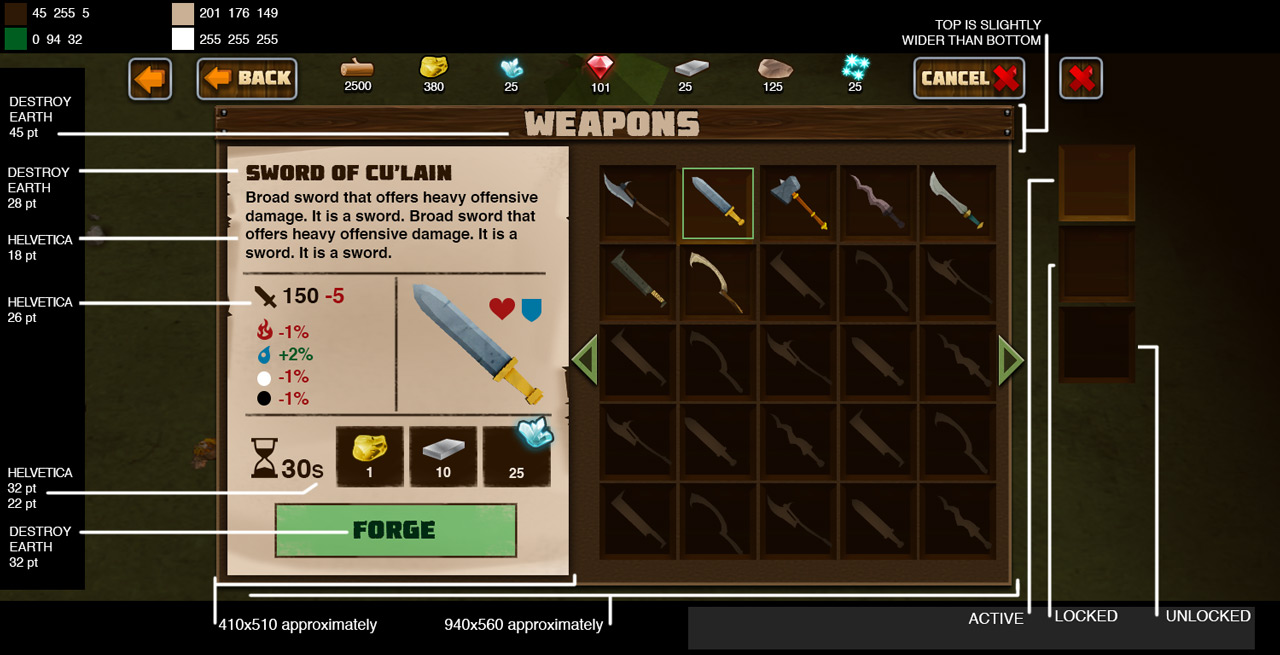Go to the previous weapons page

pos(585,360)
